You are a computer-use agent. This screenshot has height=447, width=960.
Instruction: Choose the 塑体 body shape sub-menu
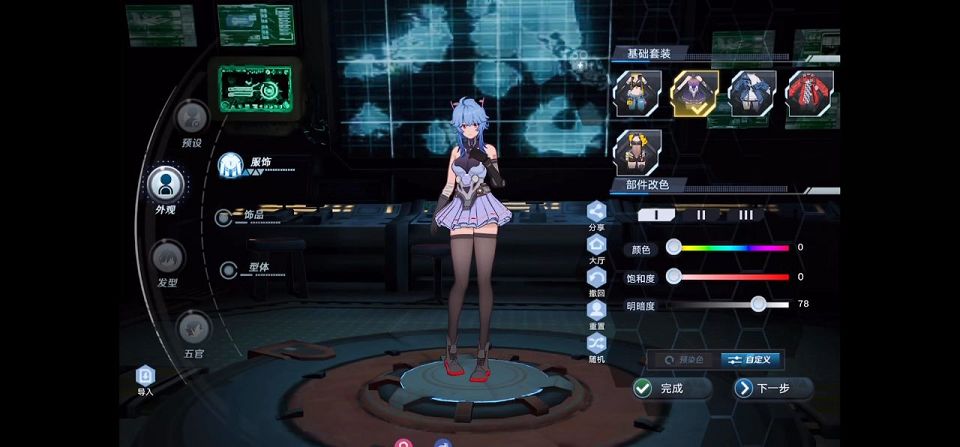point(229,268)
